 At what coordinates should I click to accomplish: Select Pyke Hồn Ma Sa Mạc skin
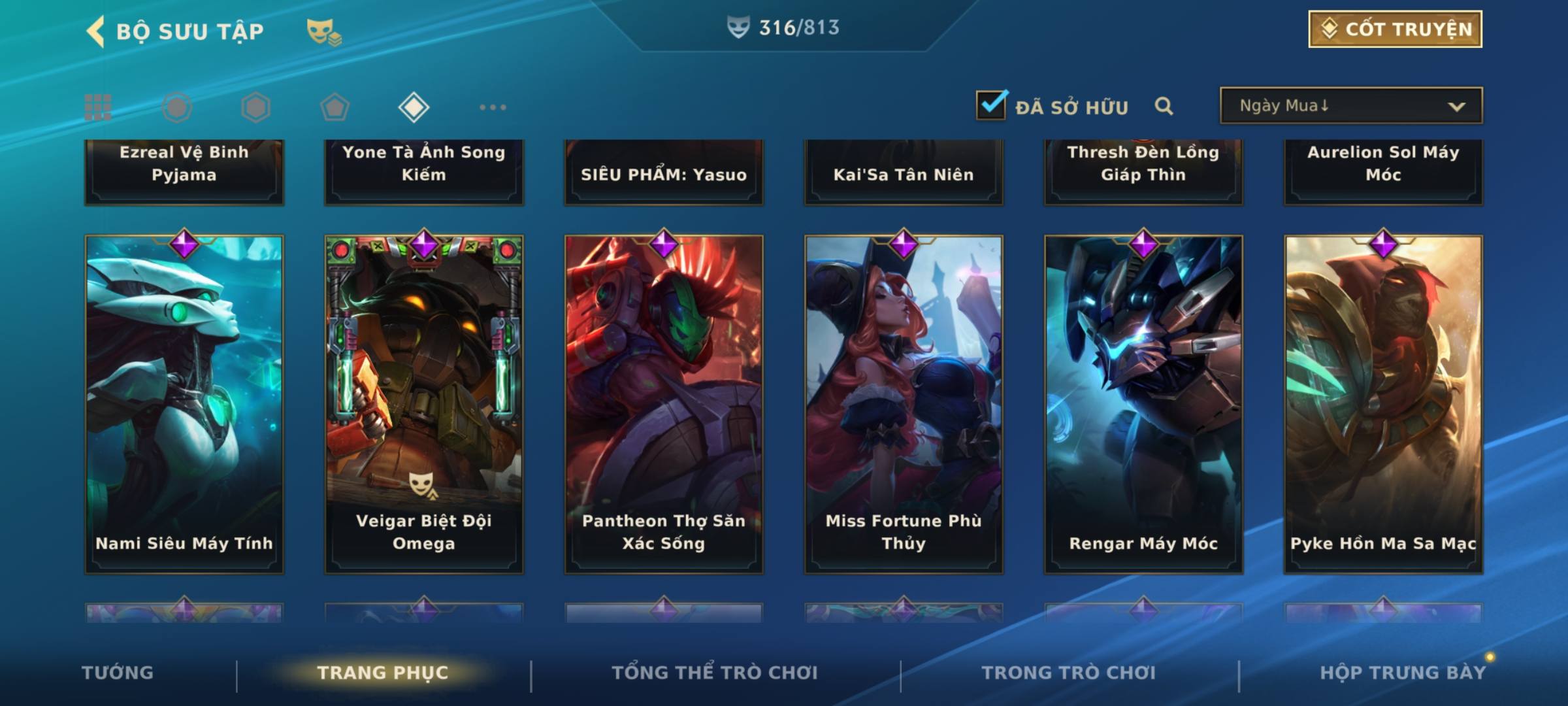(1383, 404)
